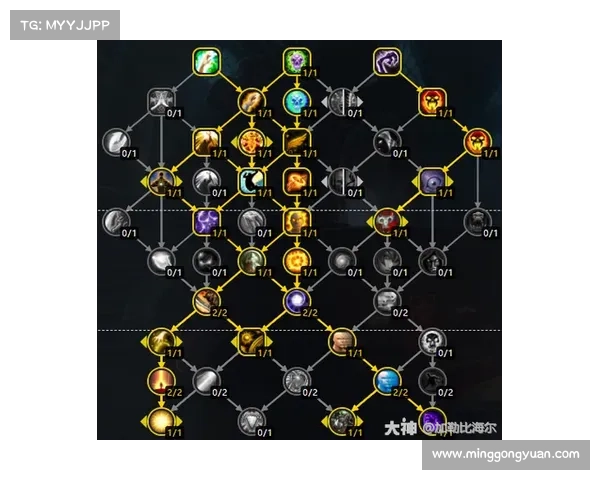Screen dimensions: 600x480
Task: Choose the human face square talent node
Action: coord(342,341)
